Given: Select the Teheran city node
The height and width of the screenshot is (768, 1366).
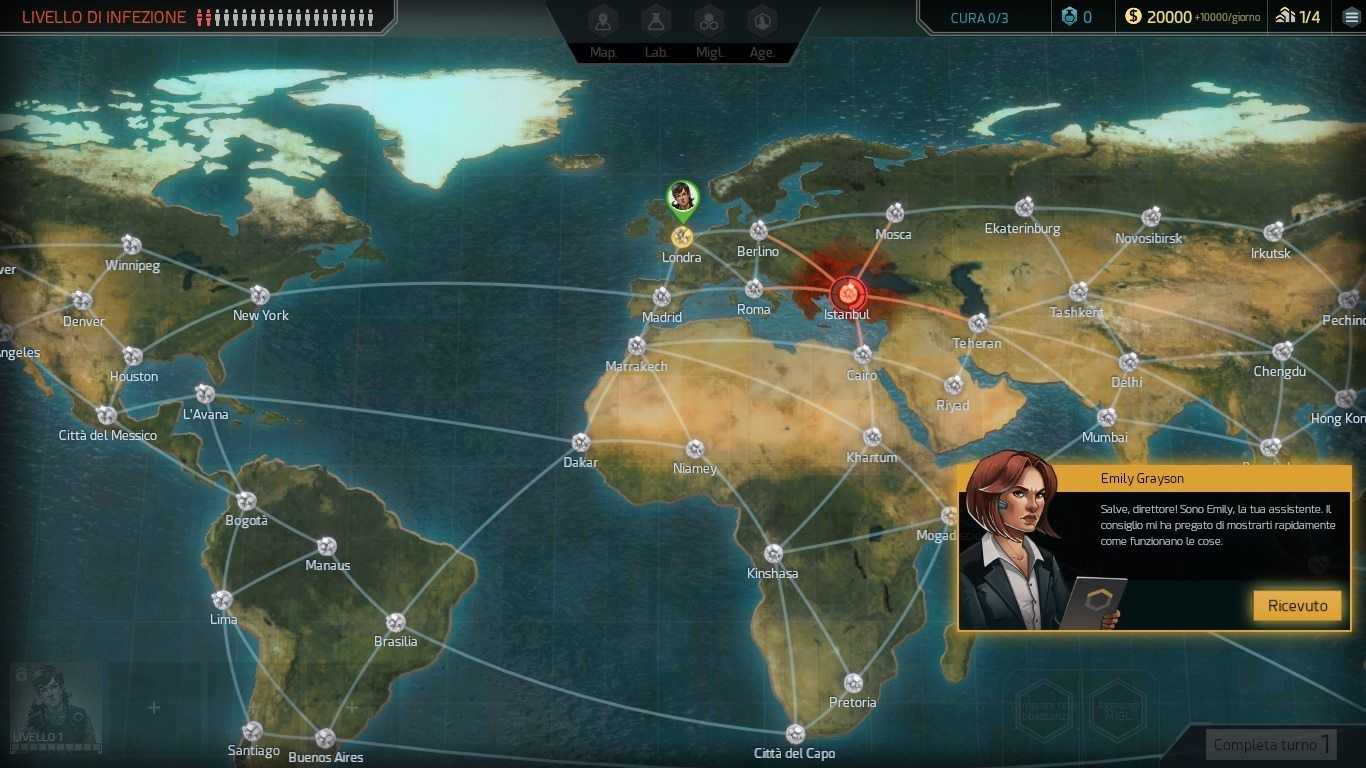Looking at the screenshot, I should (x=978, y=323).
